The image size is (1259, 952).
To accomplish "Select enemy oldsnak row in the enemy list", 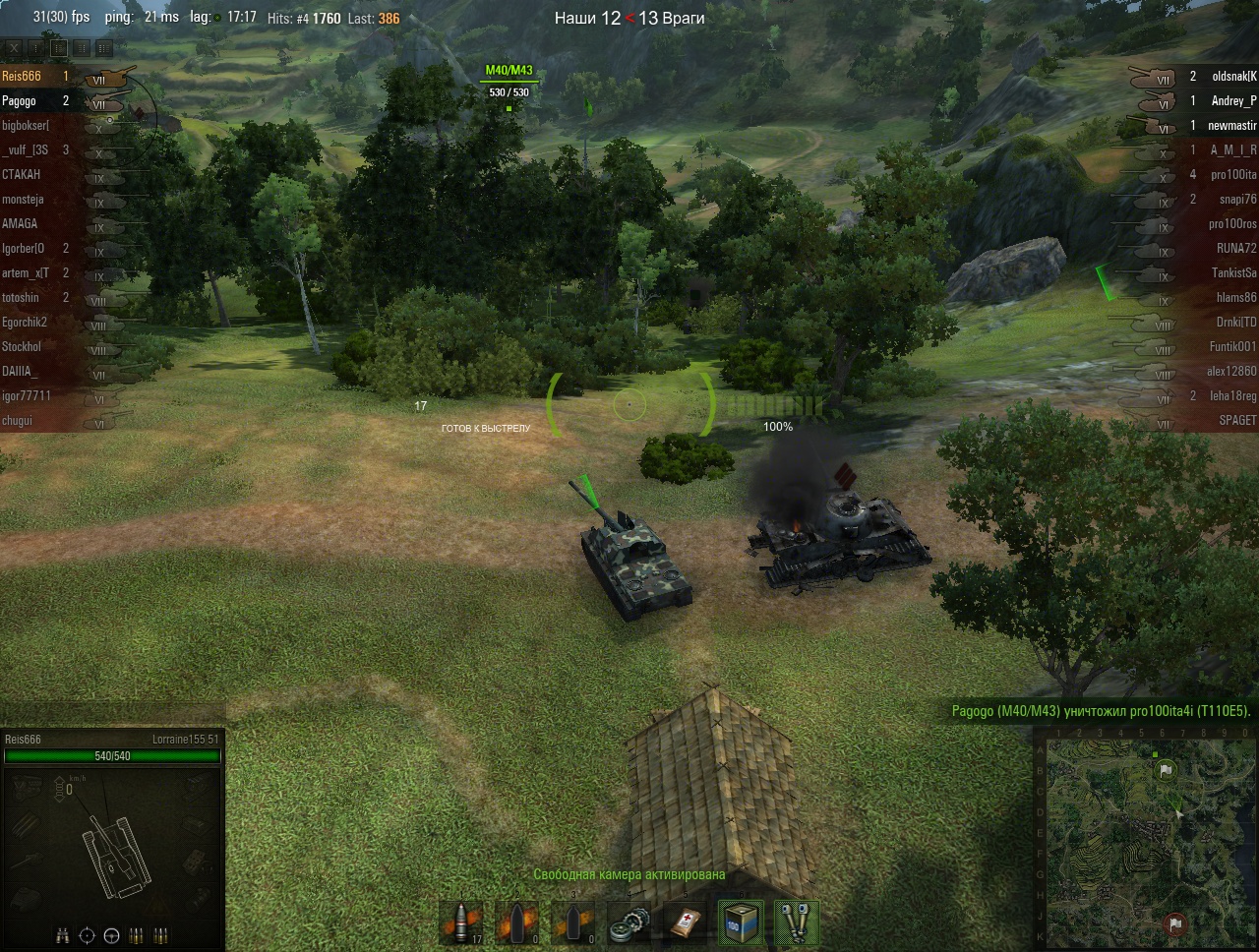I will coord(1220,76).
